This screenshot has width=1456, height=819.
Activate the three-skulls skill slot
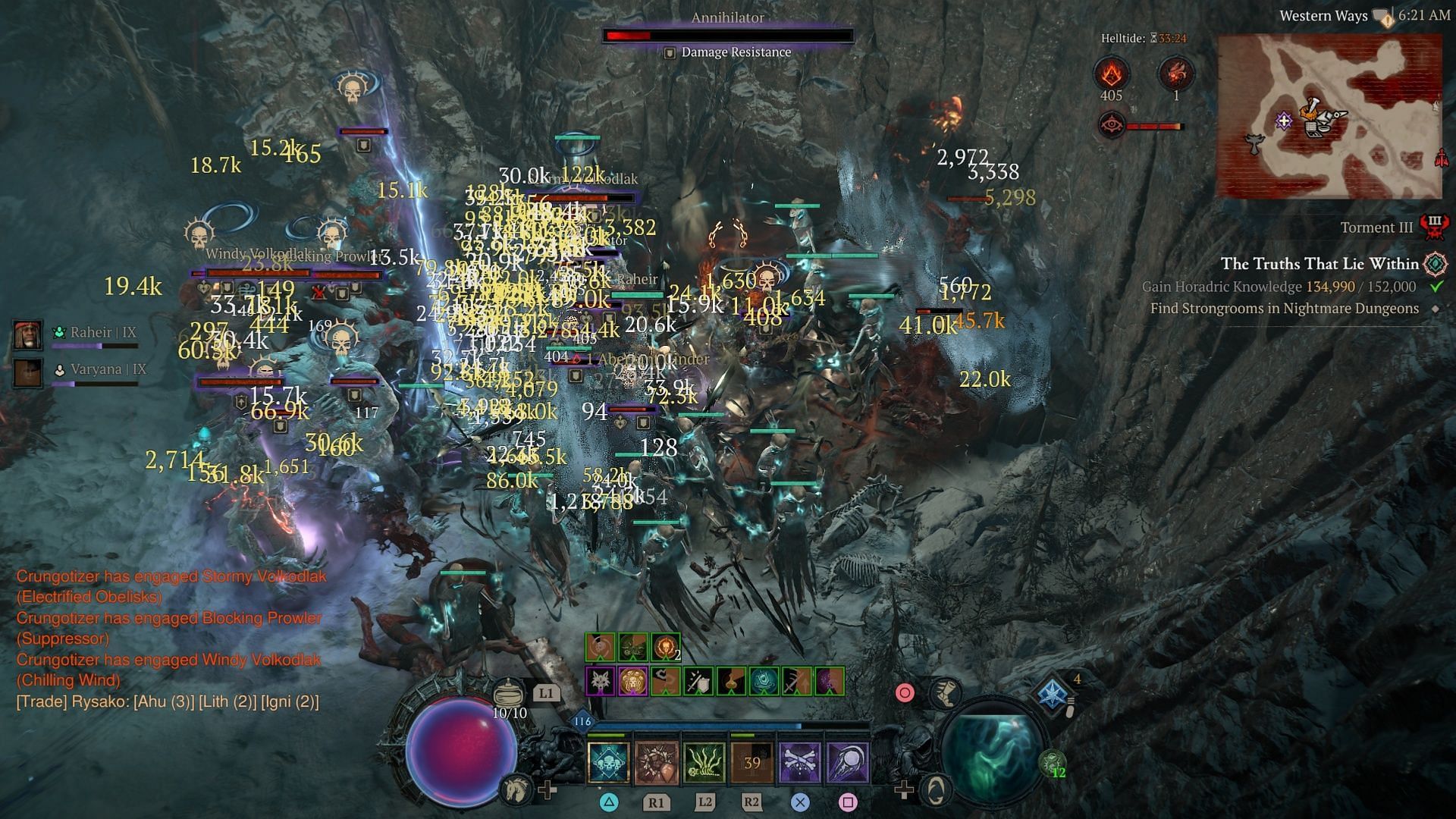coord(608,762)
